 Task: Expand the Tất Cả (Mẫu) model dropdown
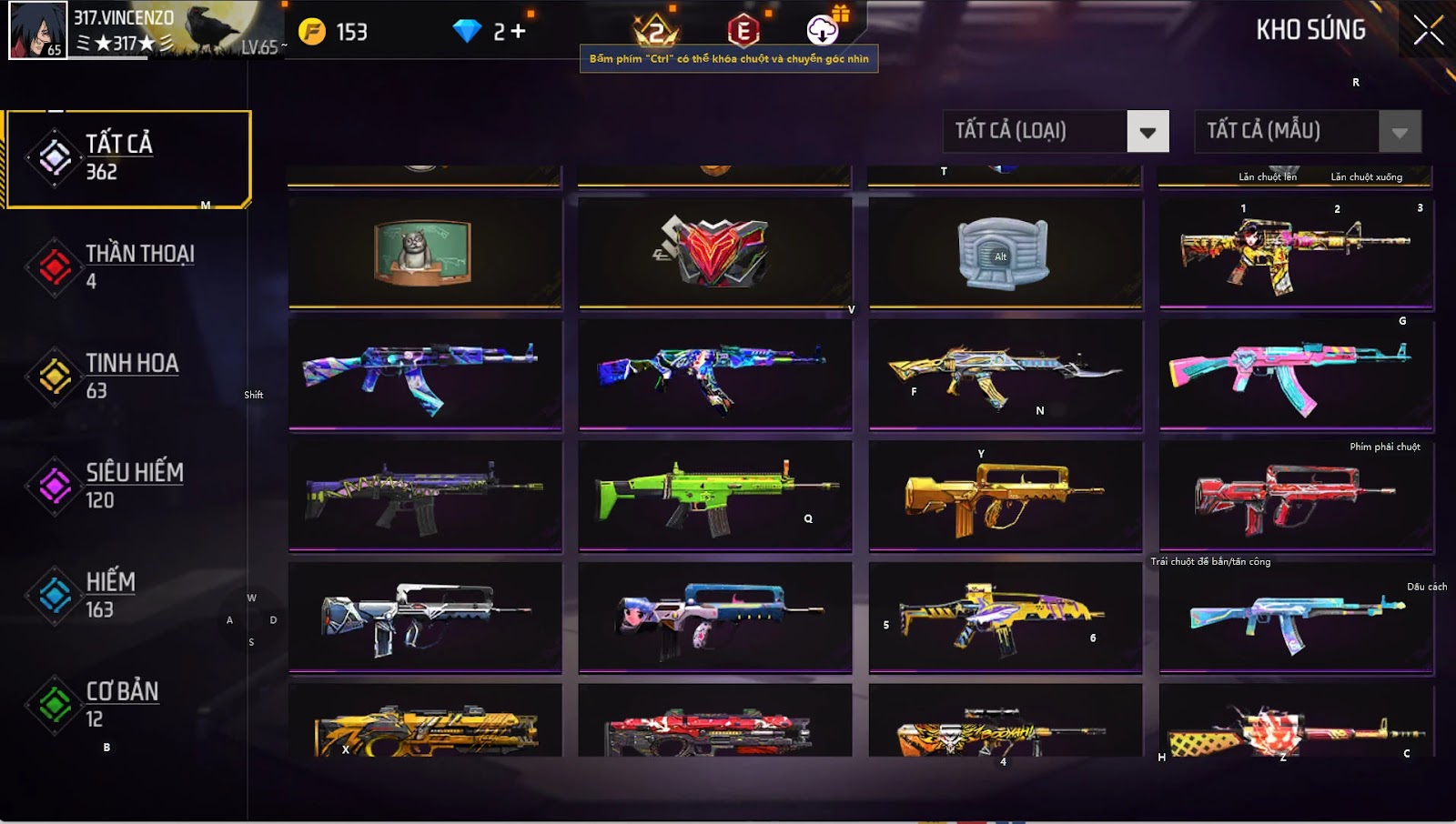[x=1400, y=132]
